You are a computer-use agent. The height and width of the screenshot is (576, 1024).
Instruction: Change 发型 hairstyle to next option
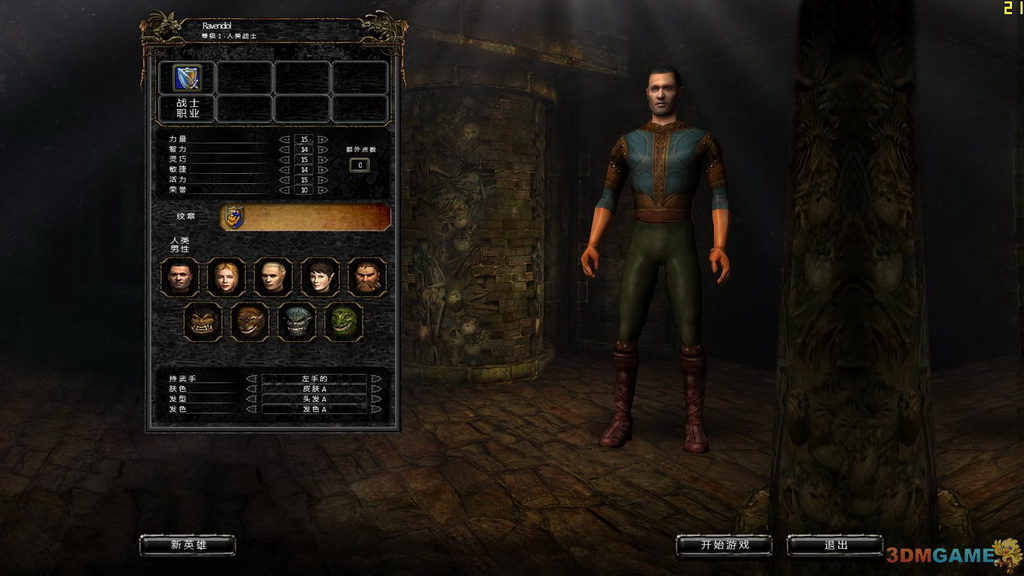pos(376,399)
